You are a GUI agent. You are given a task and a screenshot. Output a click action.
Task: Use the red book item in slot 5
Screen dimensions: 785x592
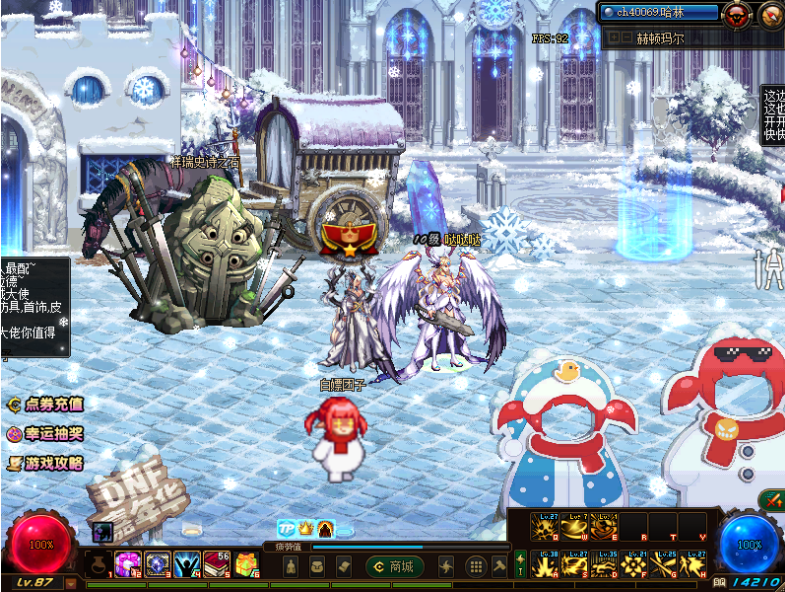(217, 565)
